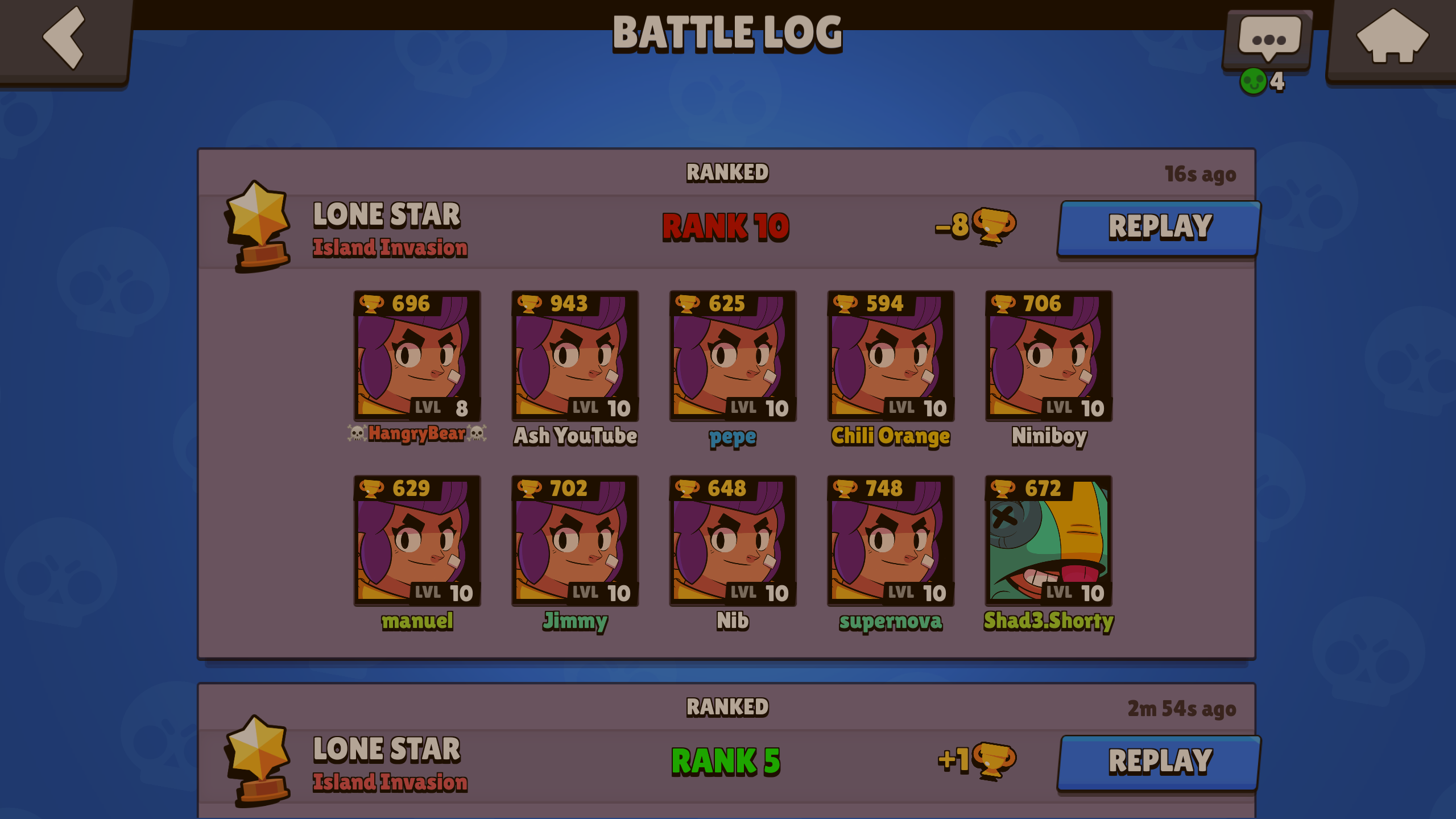Click the RANKED label on the latest battle
Screen dimensions: 1456x819
pyautogui.click(x=727, y=172)
